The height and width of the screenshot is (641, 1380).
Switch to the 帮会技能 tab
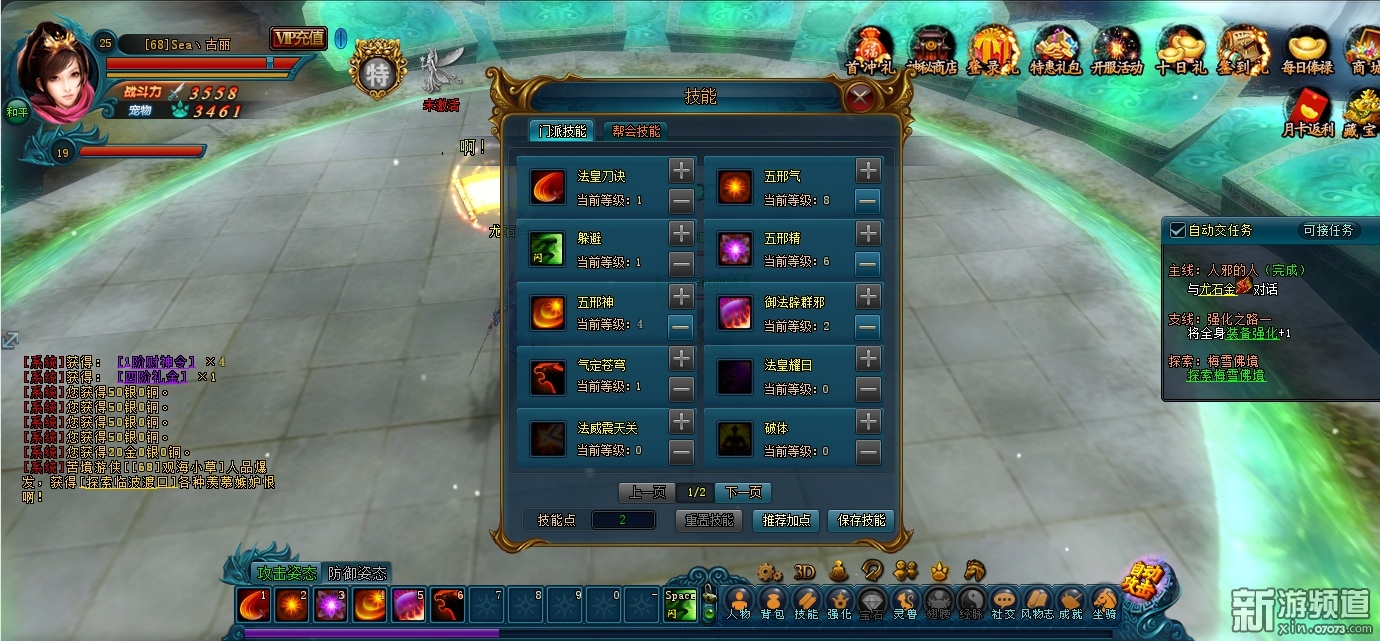click(635, 131)
